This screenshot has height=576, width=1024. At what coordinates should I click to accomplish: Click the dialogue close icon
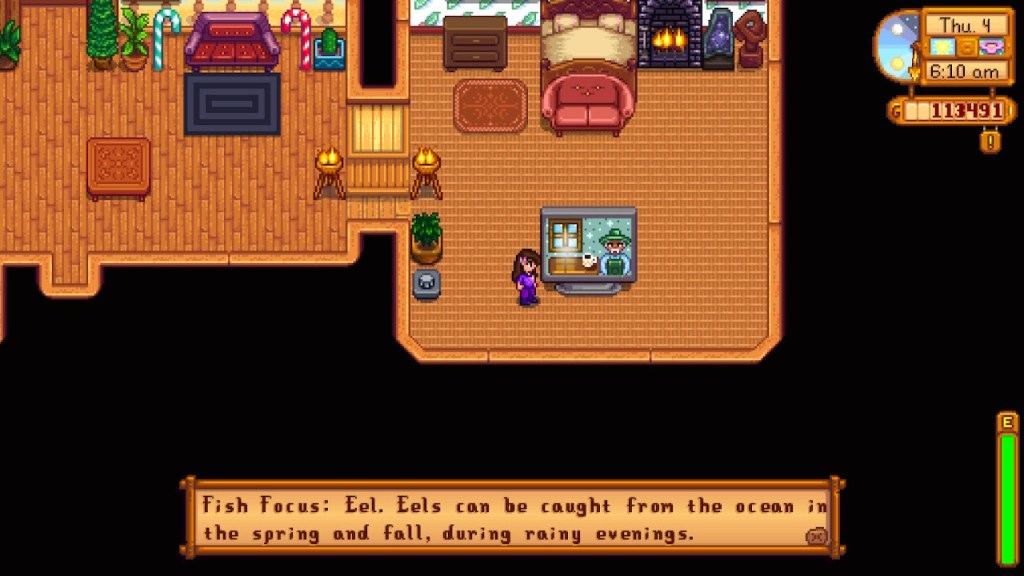[816, 536]
